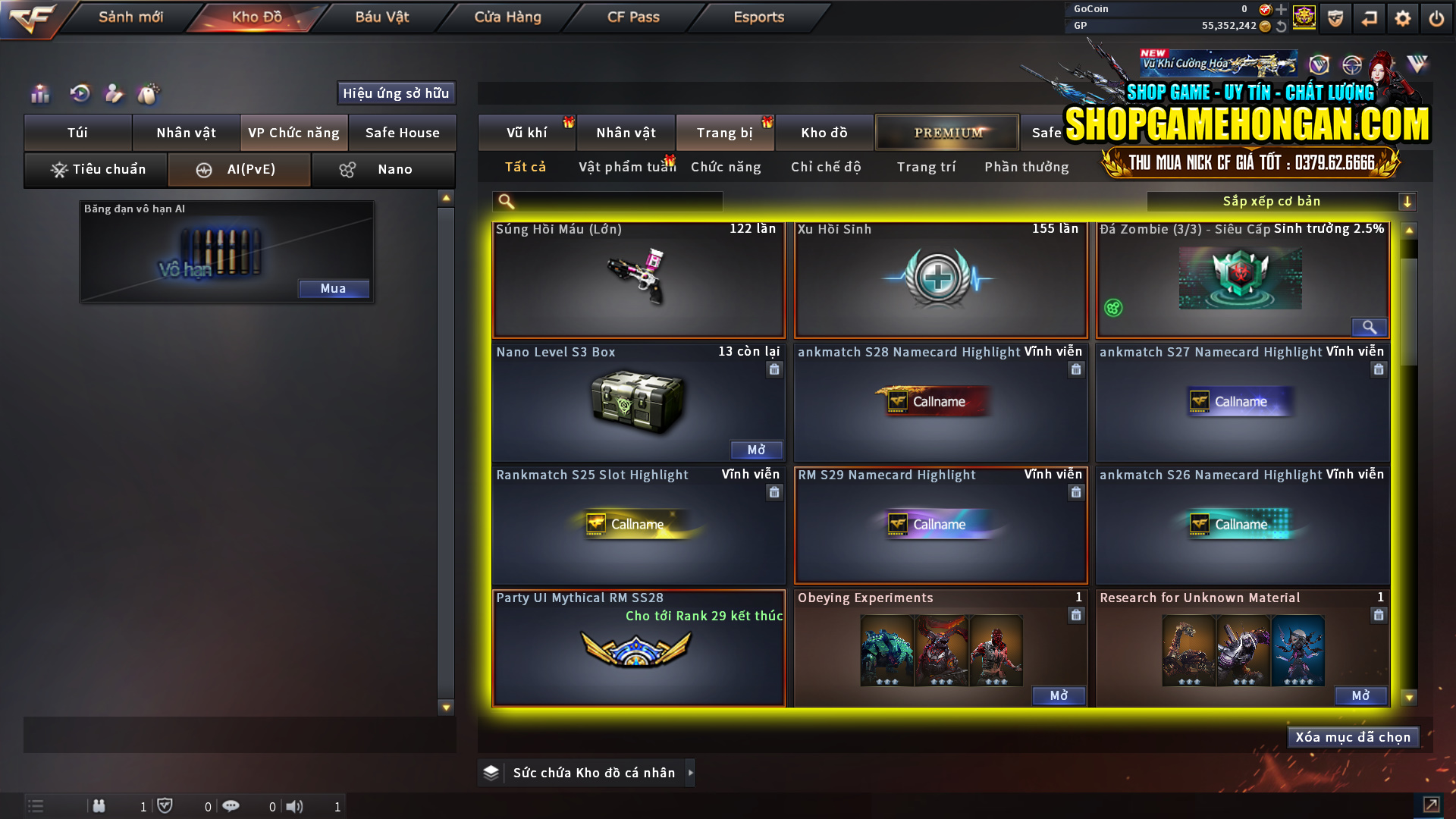Select the character rename icon in inventory toolbar
1456x819 pixels.
(x=114, y=94)
